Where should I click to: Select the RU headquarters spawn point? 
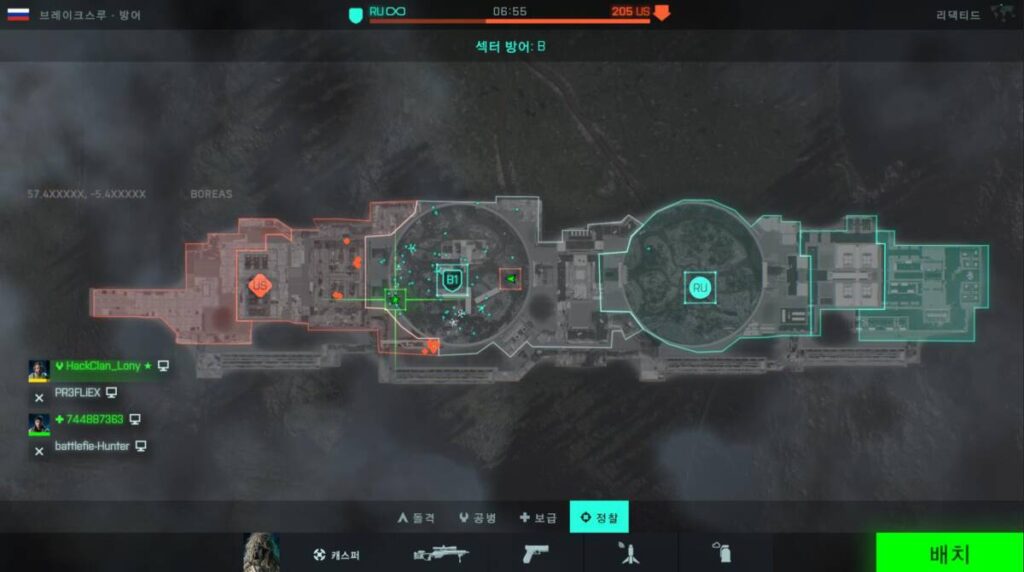coord(699,288)
